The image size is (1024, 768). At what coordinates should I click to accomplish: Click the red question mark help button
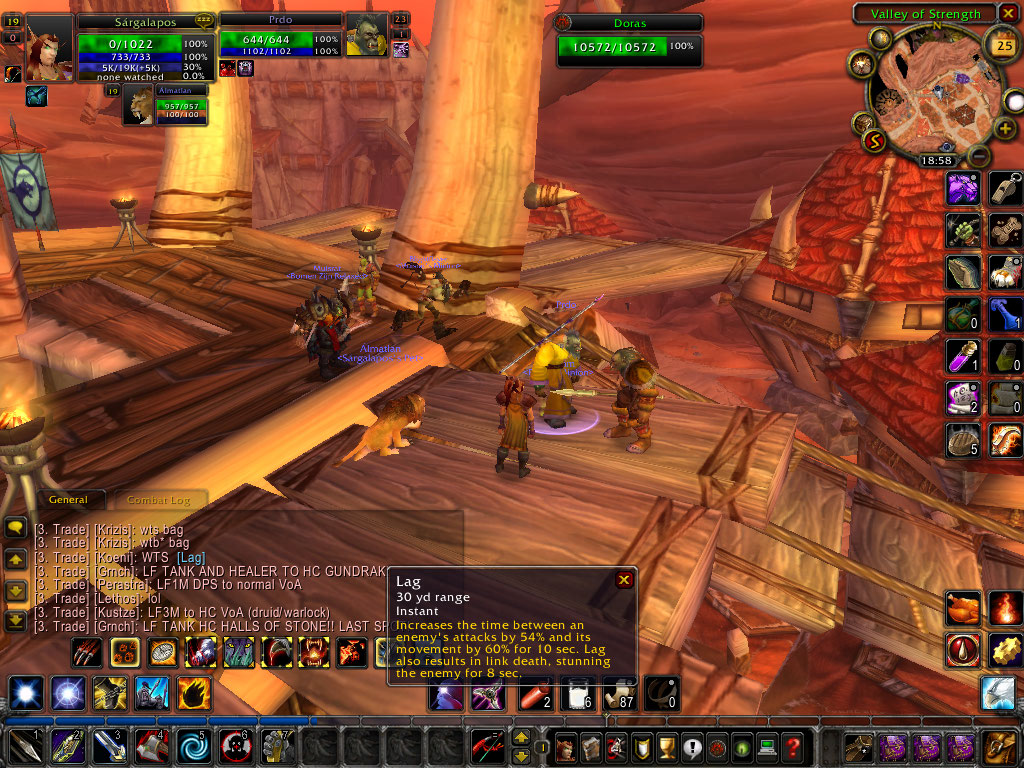(x=793, y=747)
